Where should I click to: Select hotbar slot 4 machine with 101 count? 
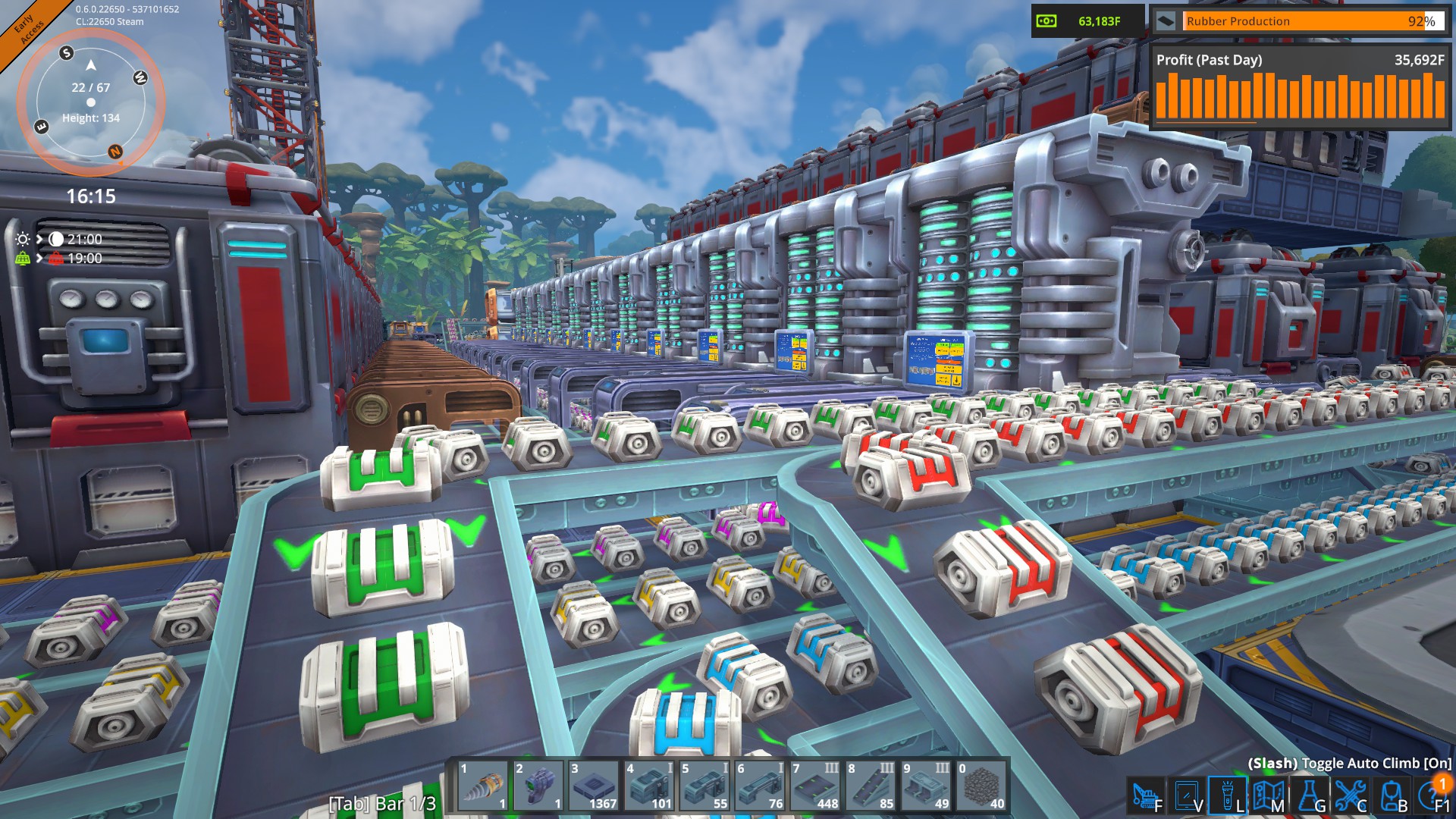pos(649,786)
